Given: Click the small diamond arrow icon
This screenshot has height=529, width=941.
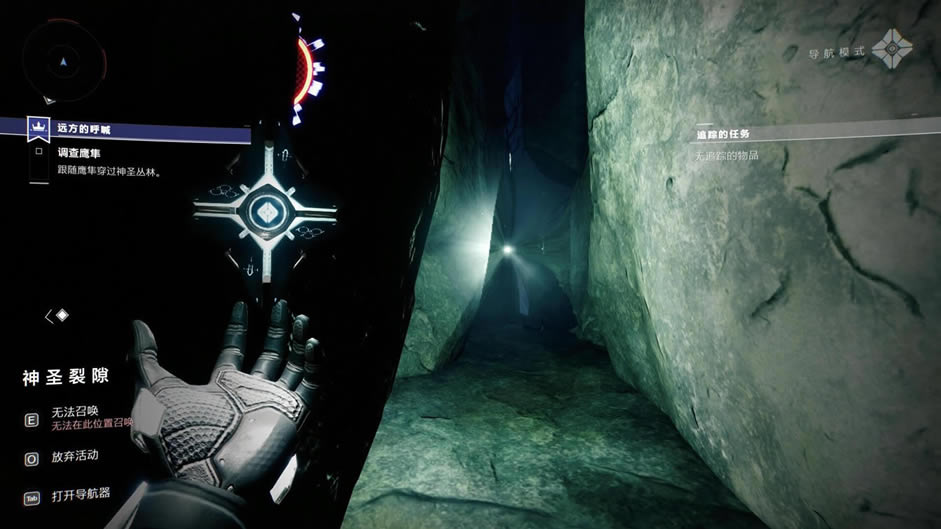Looking at the screenshot, I should [x=57, y=316].
